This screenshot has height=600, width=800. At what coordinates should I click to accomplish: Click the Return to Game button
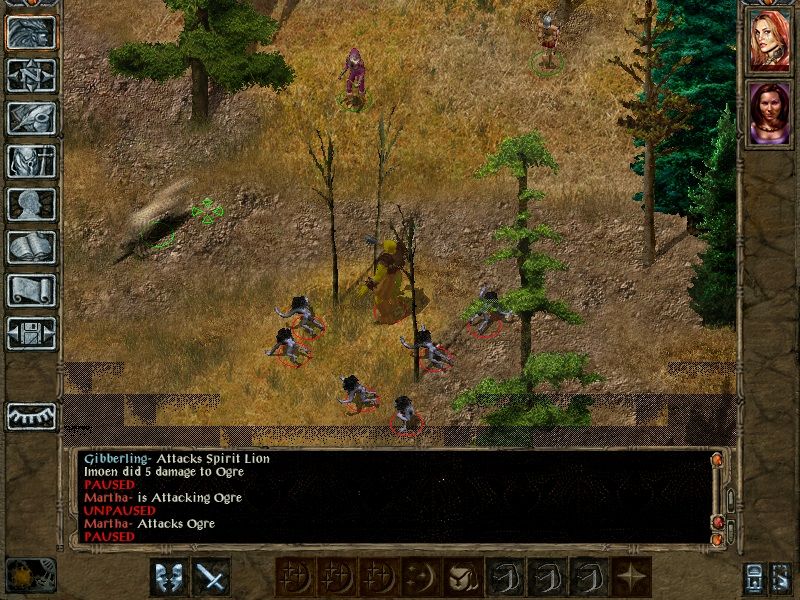click(x=31, y=33)
